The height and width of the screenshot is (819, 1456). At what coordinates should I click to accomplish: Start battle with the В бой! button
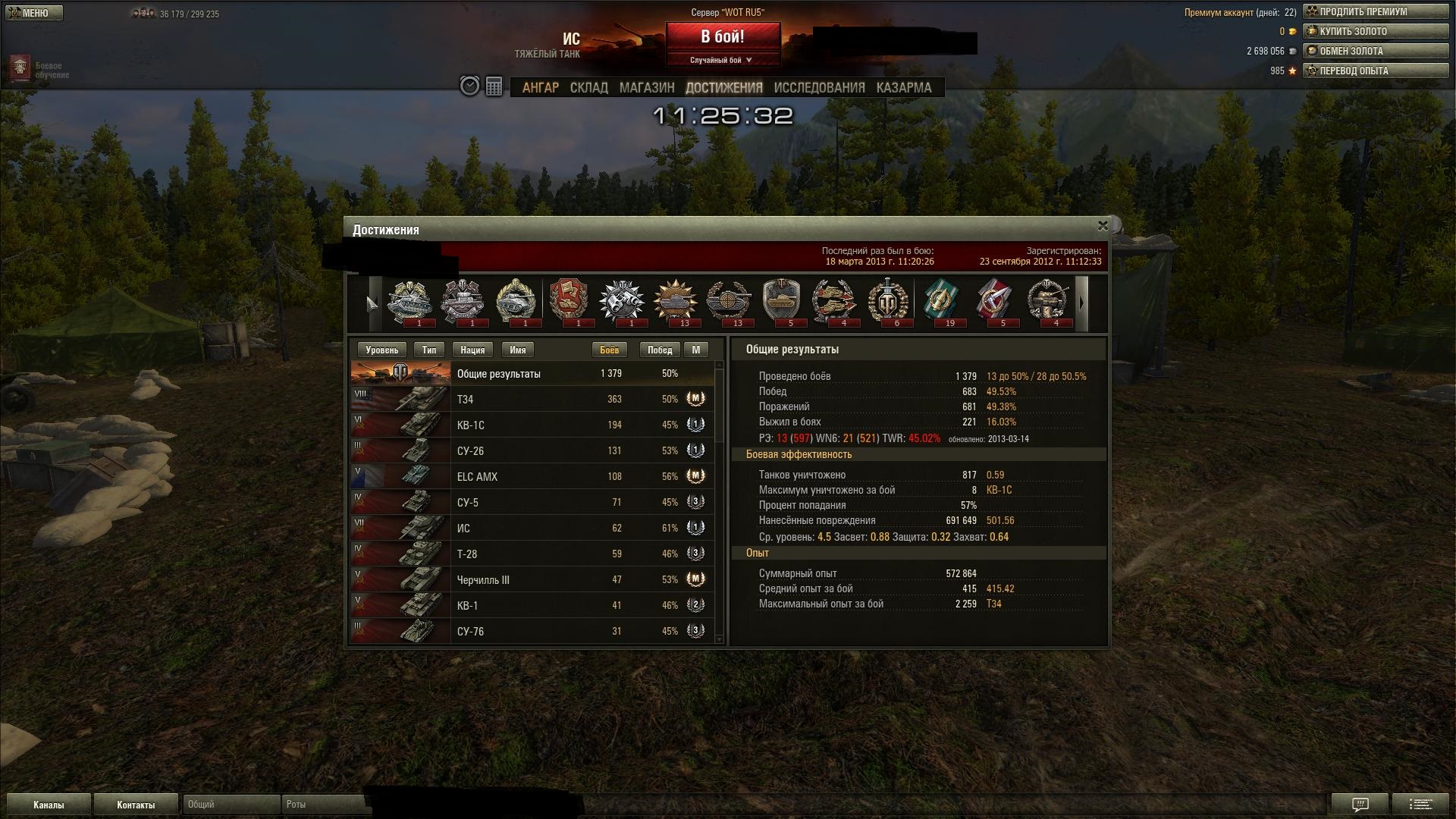[722, 36]
